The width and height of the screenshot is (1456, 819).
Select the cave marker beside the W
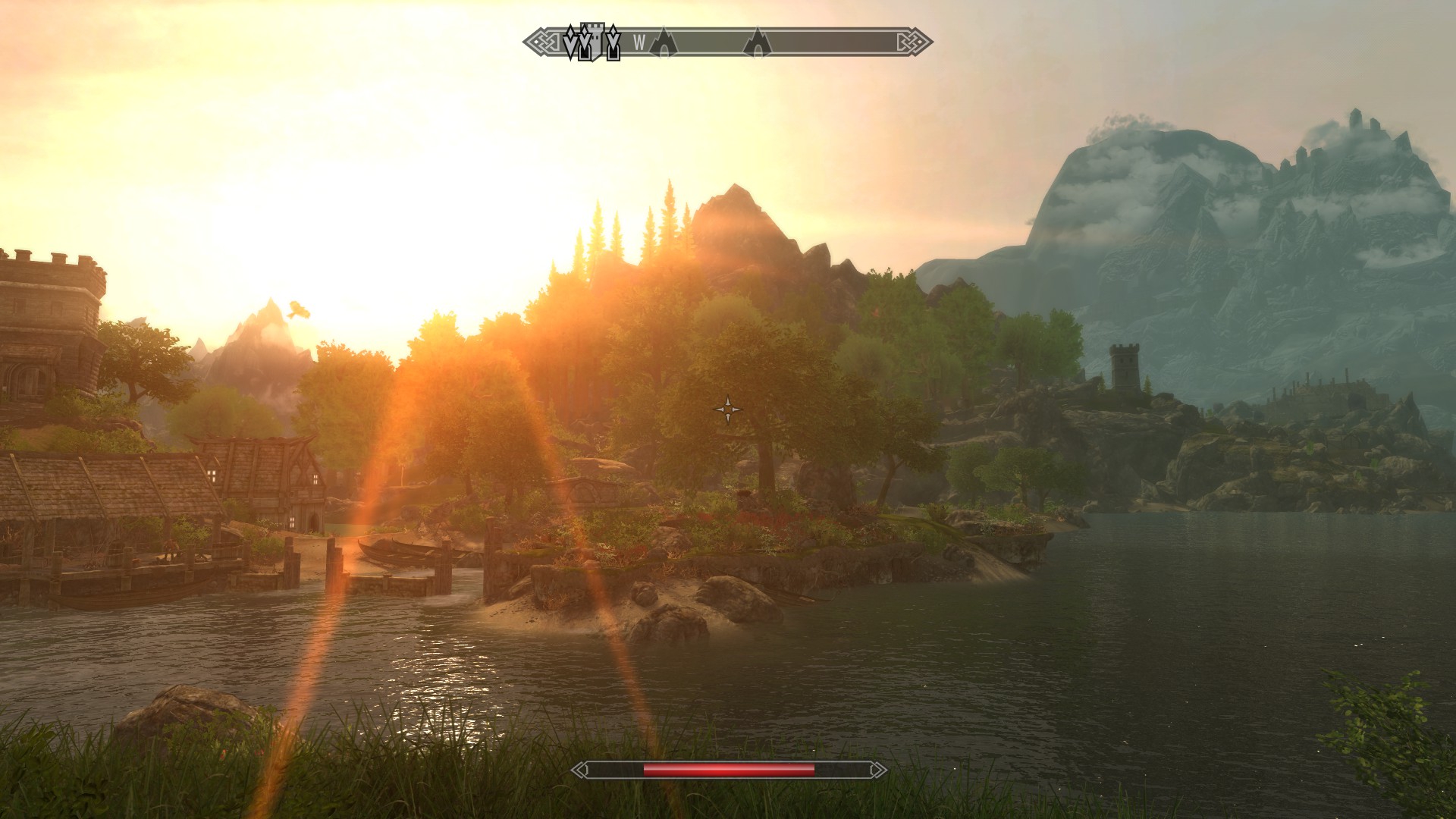[664, 43]
